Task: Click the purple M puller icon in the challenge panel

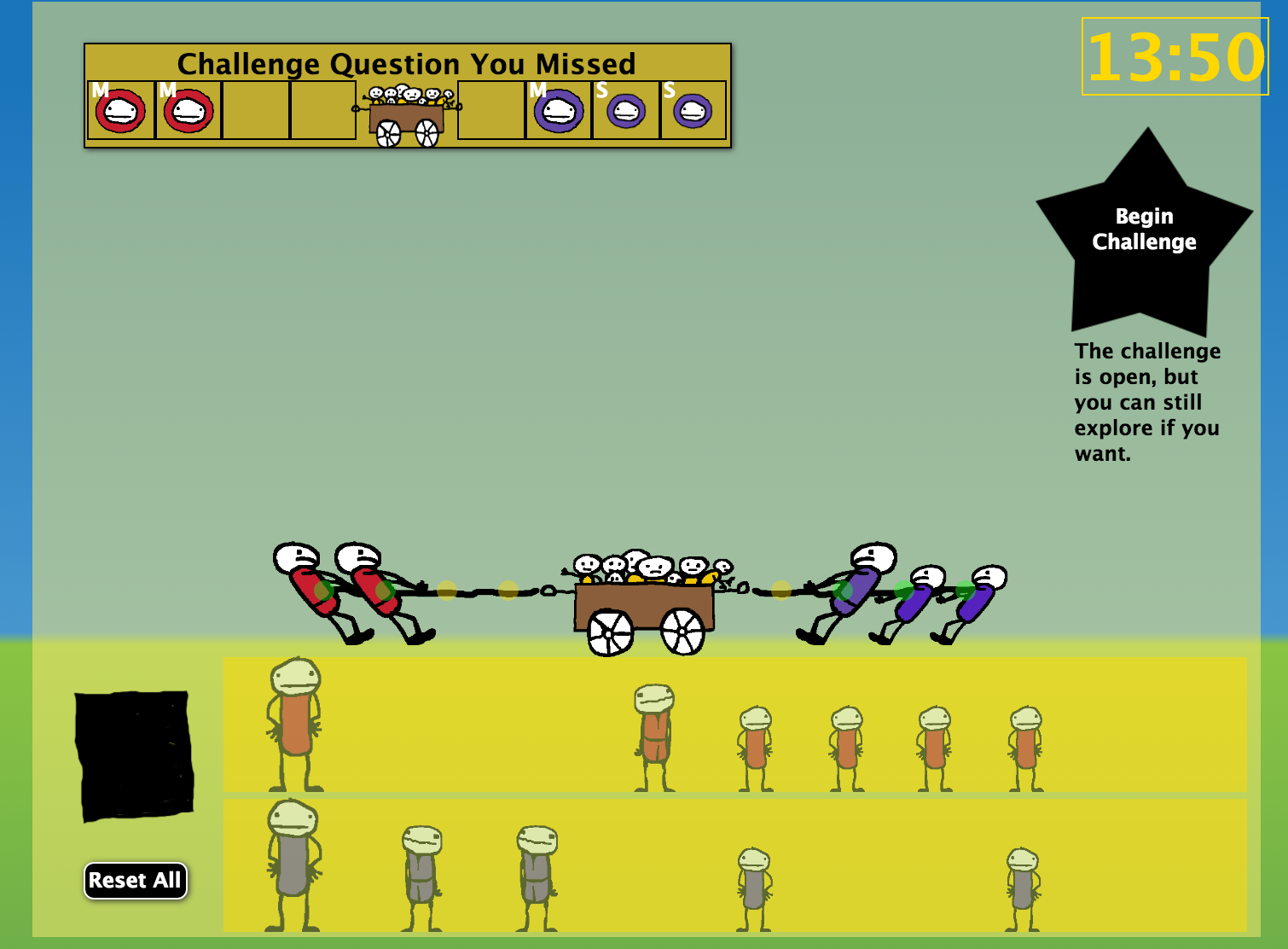Action: [x=558, y=111]
